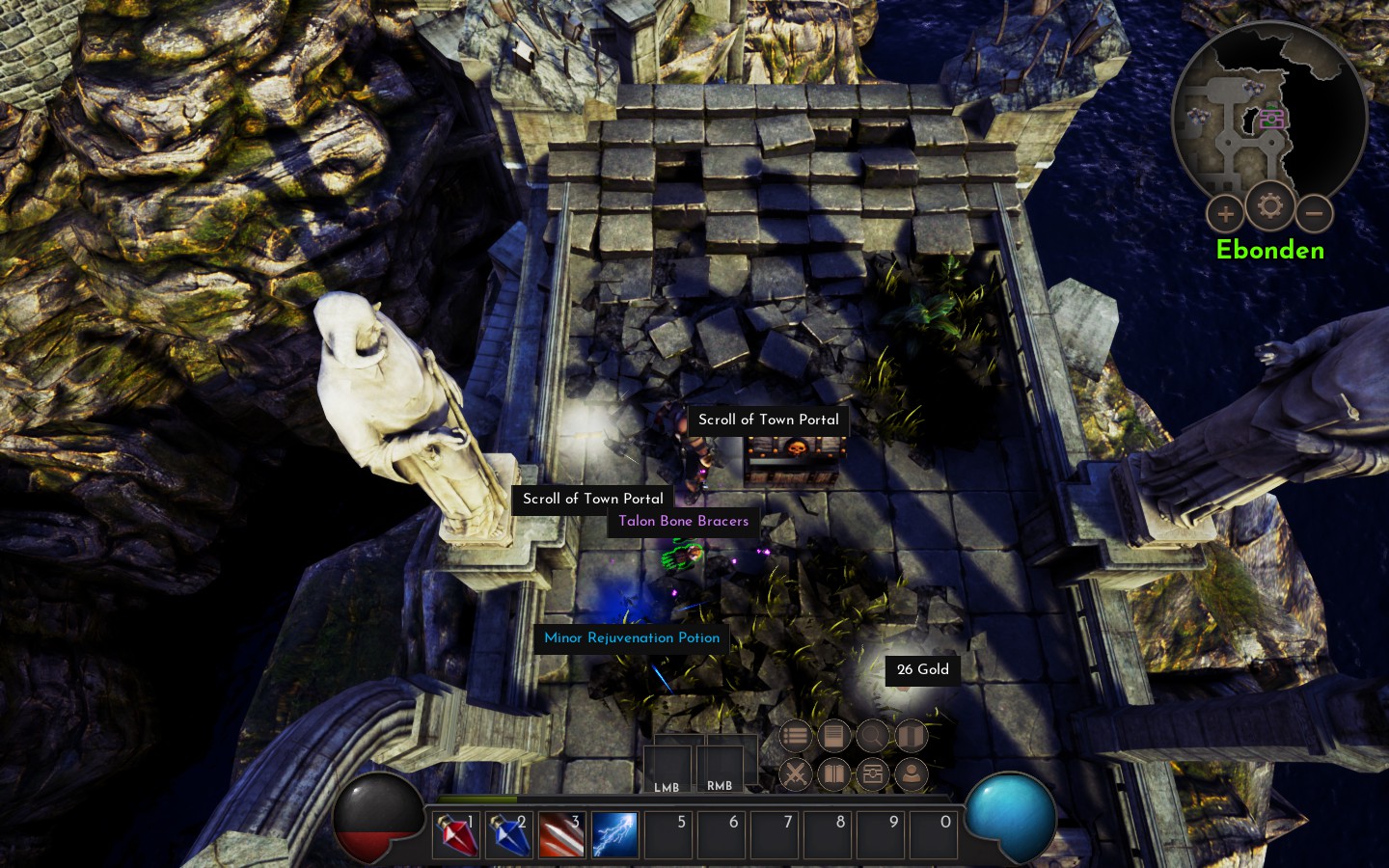Use the blue mana potion in slot 2
1389x868 pixels.
coord(509,834)
